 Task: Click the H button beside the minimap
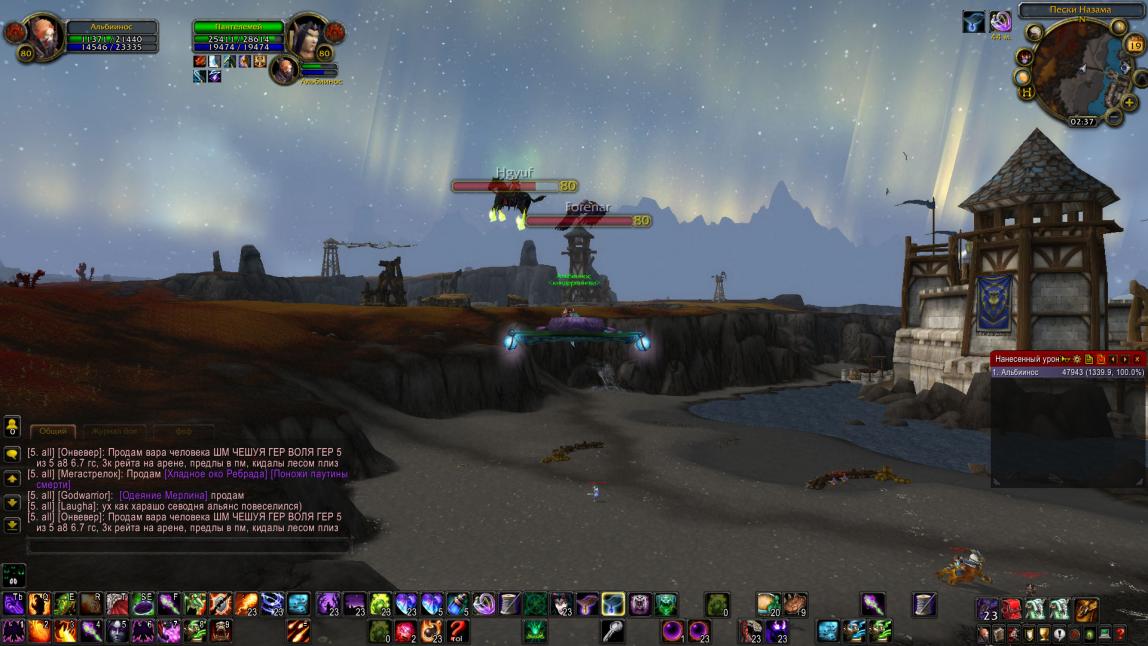pos(1026,92)
